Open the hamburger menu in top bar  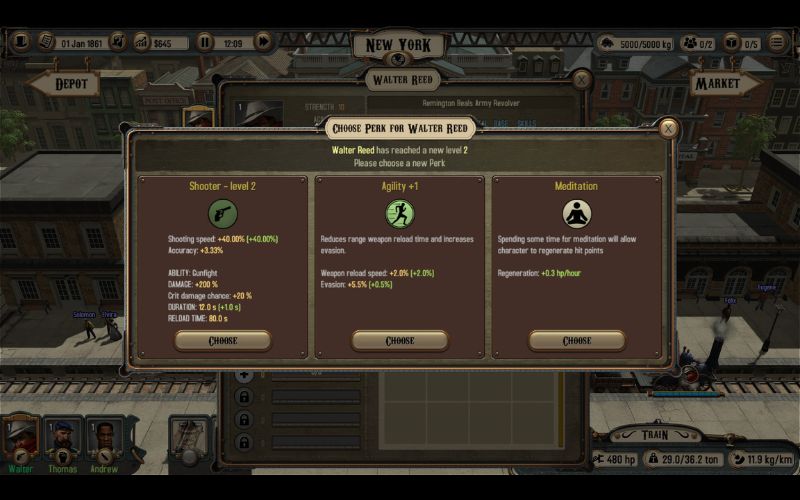777,43
